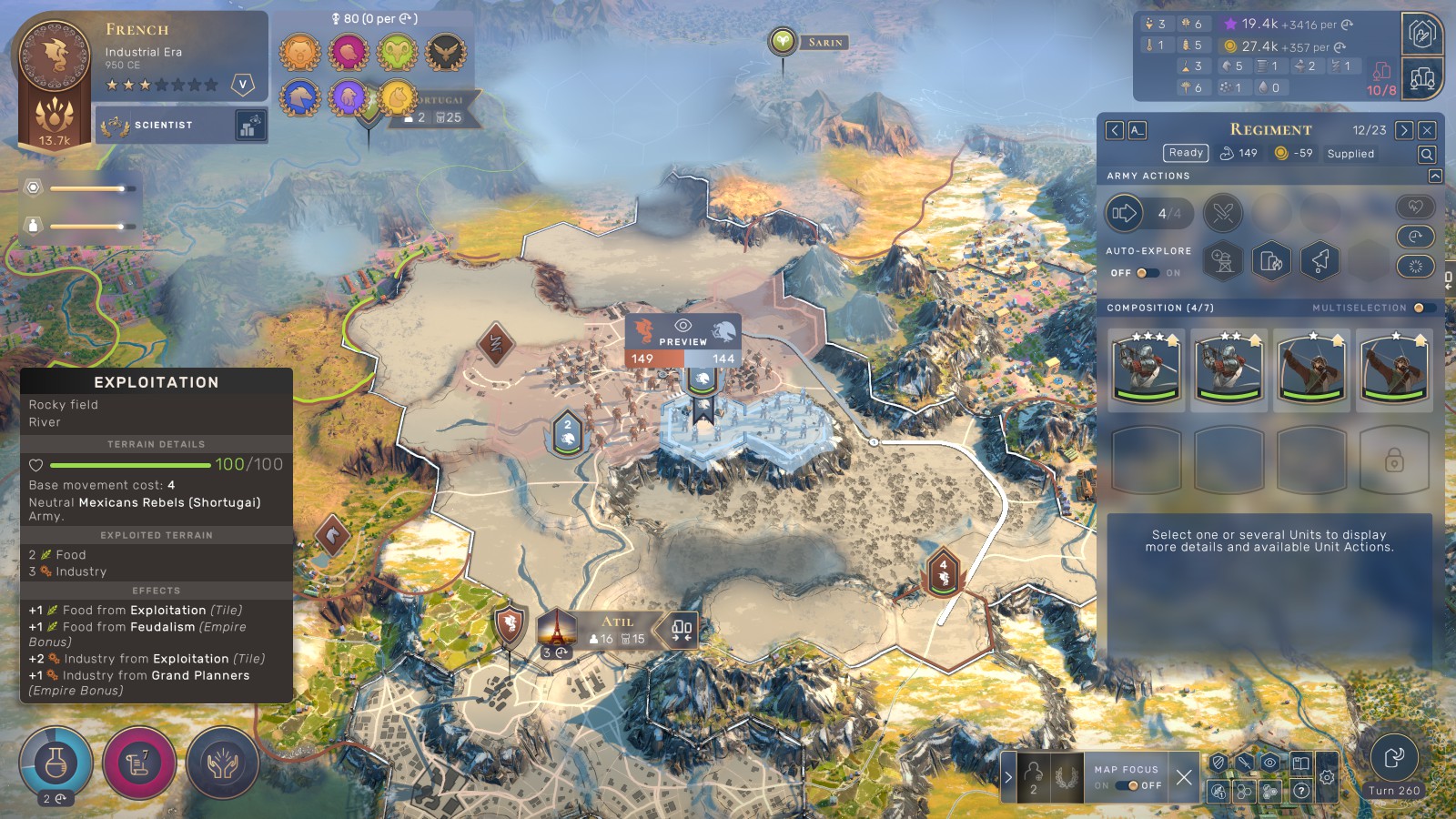
Task: Expand the collapsed side panel arrow beside Map Focus
Action: click(x=1009, y=776)
